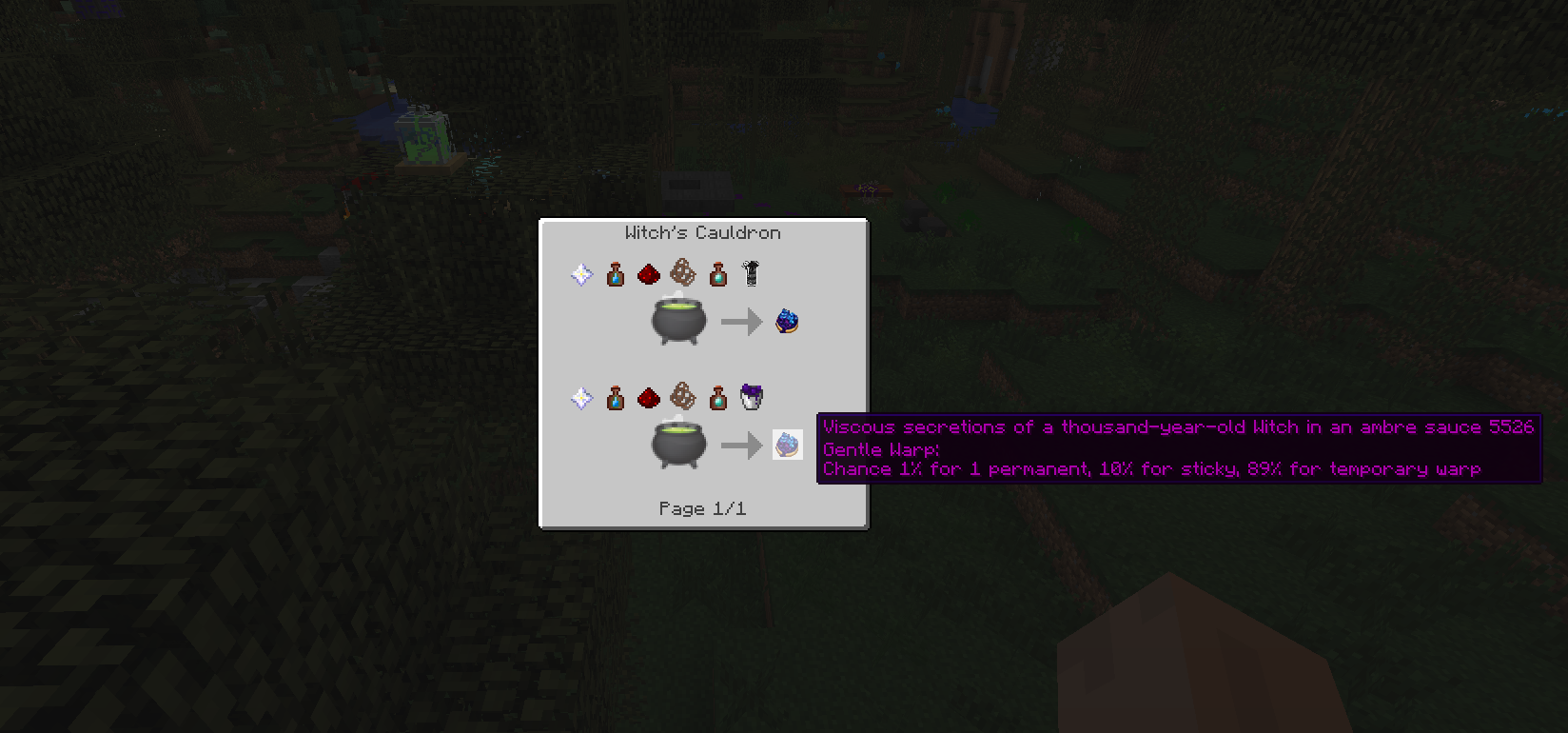The image size is (1568, 733).
Task: Click the arrow in the second recipe
Action: click(742, 445)
